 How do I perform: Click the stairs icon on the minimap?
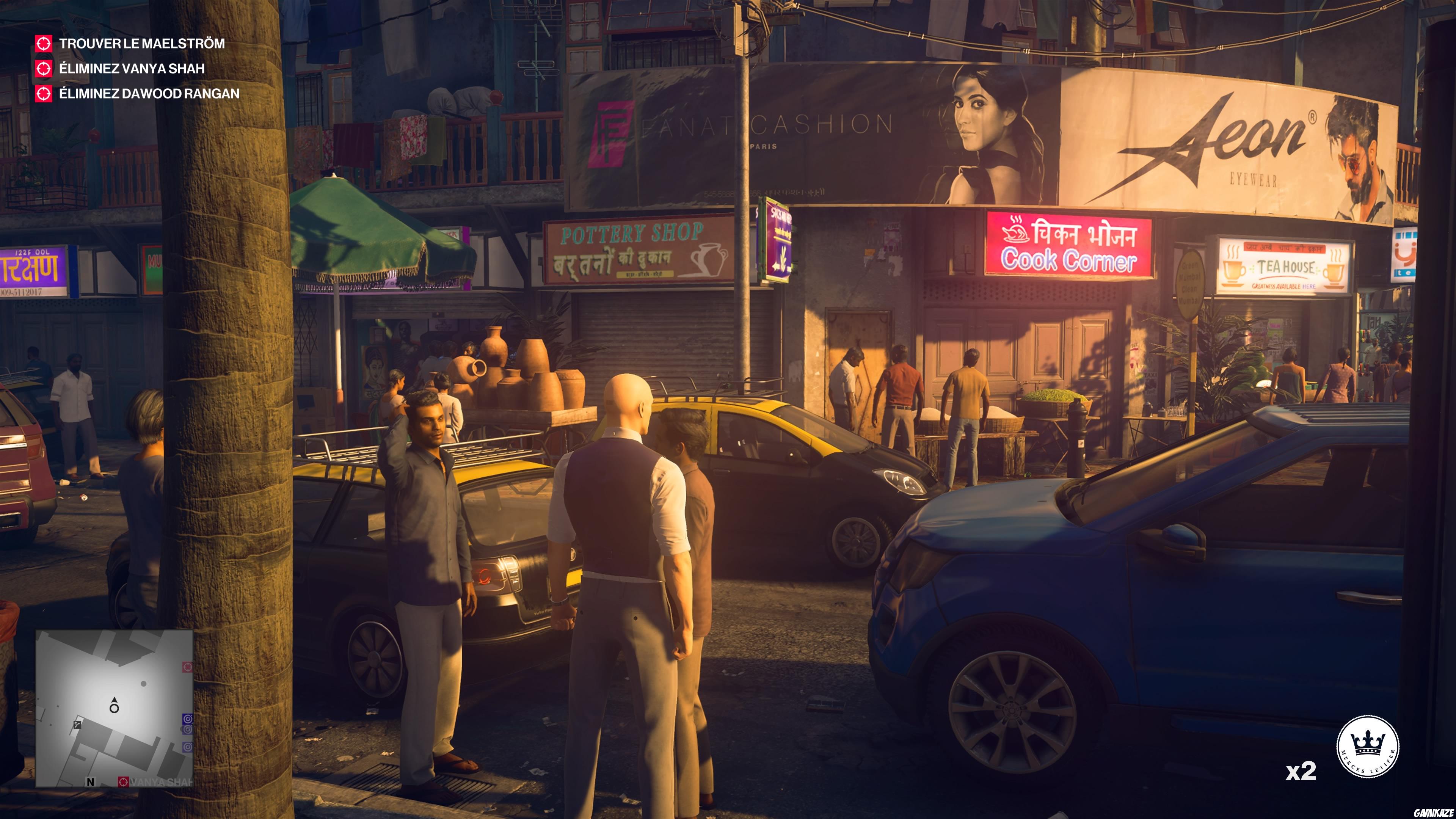77,725
